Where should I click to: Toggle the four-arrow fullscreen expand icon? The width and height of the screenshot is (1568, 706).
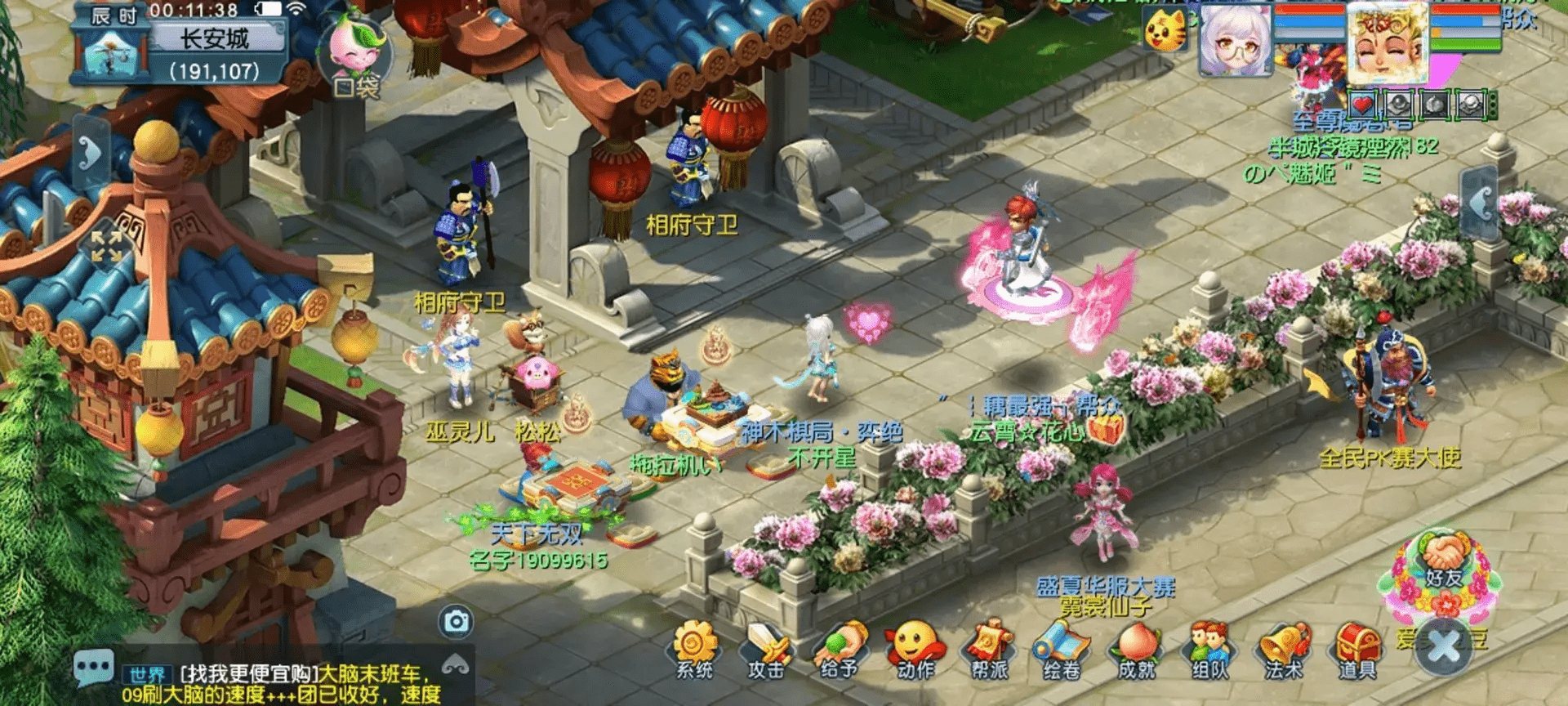(x=106, y=245)
